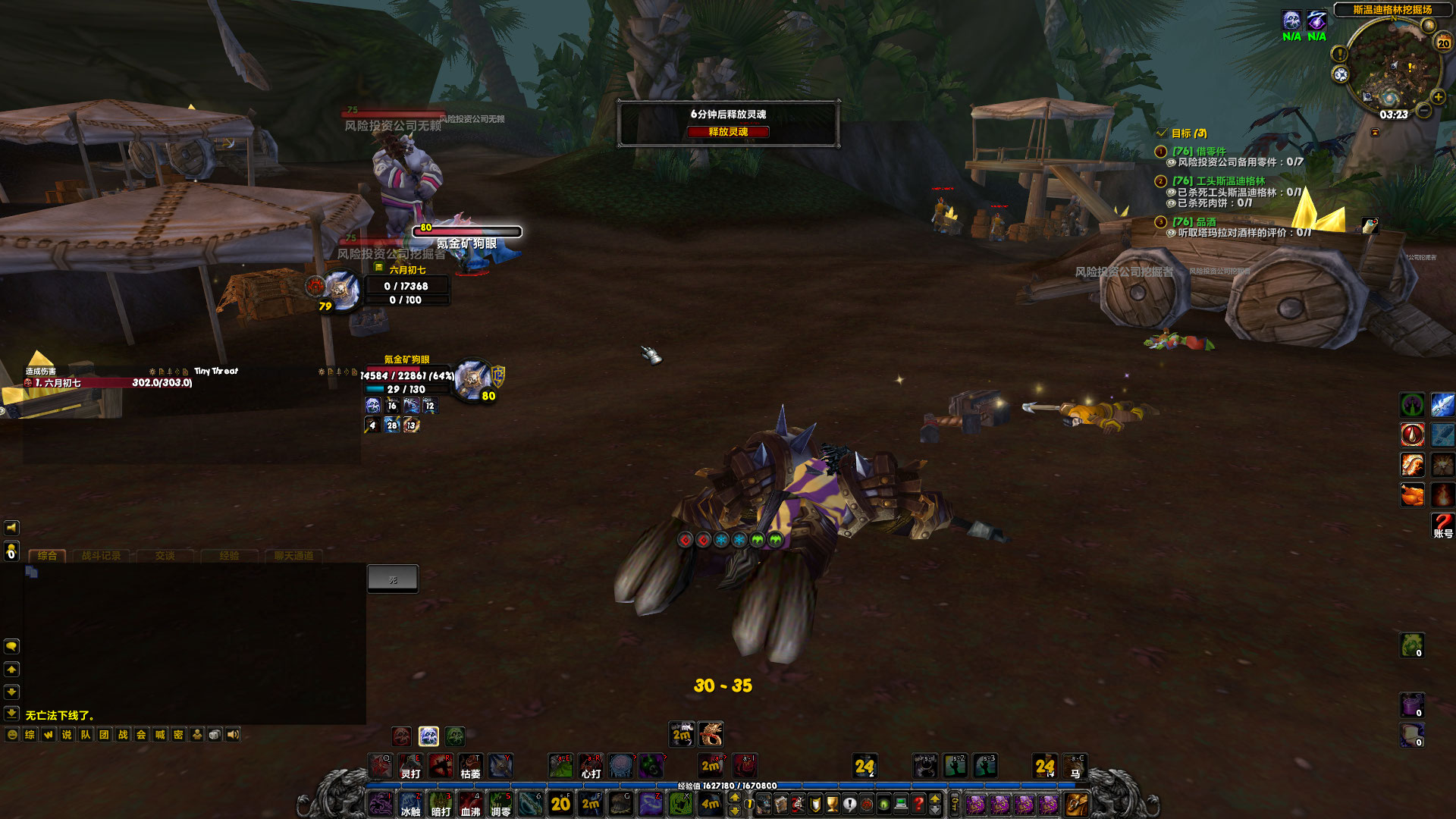Switch to the 聊天通道 chat tab
1456x819 pixels.
[x=292, y=556]
